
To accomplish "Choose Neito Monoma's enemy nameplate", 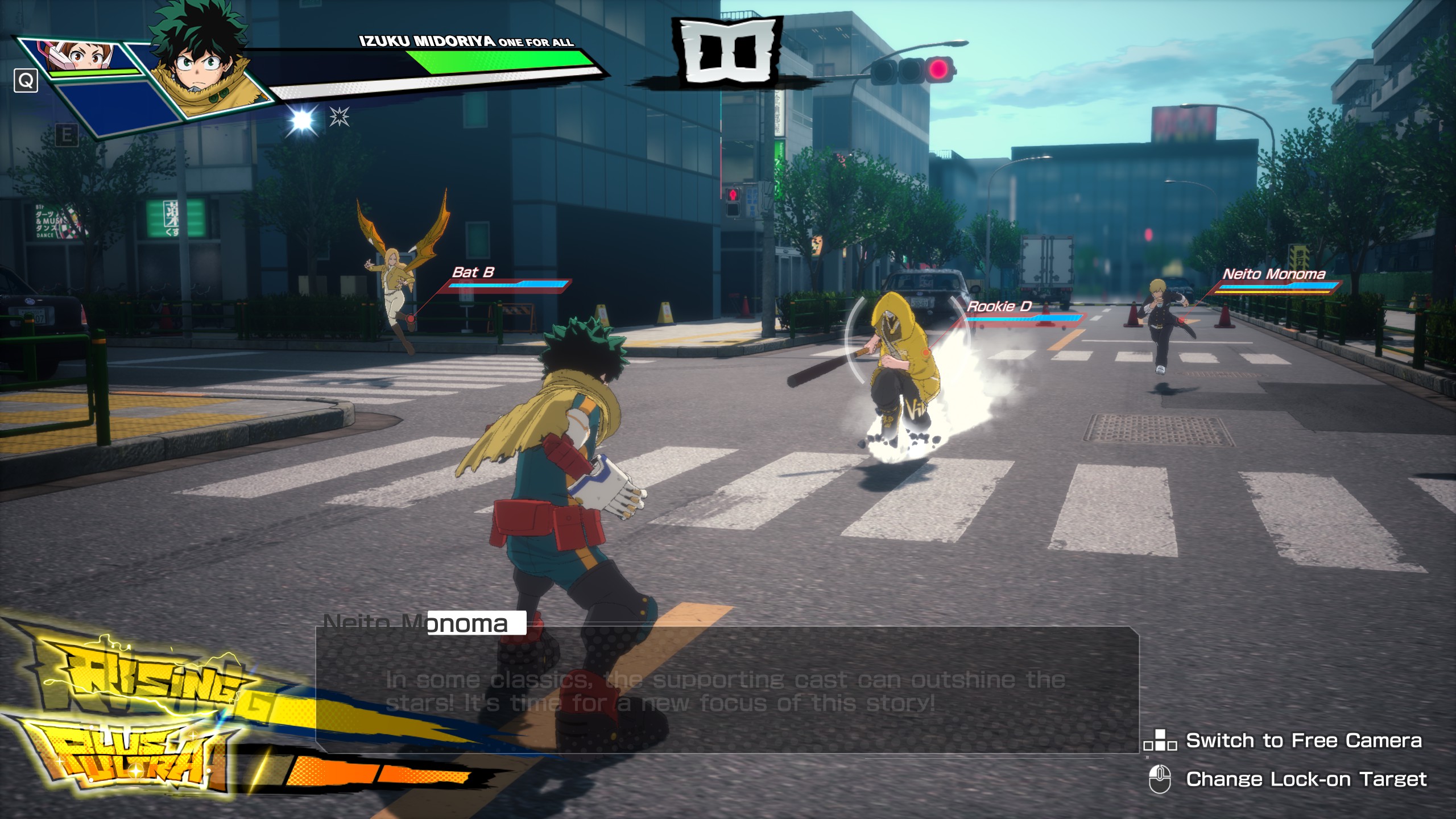I will click(1273, 275).
